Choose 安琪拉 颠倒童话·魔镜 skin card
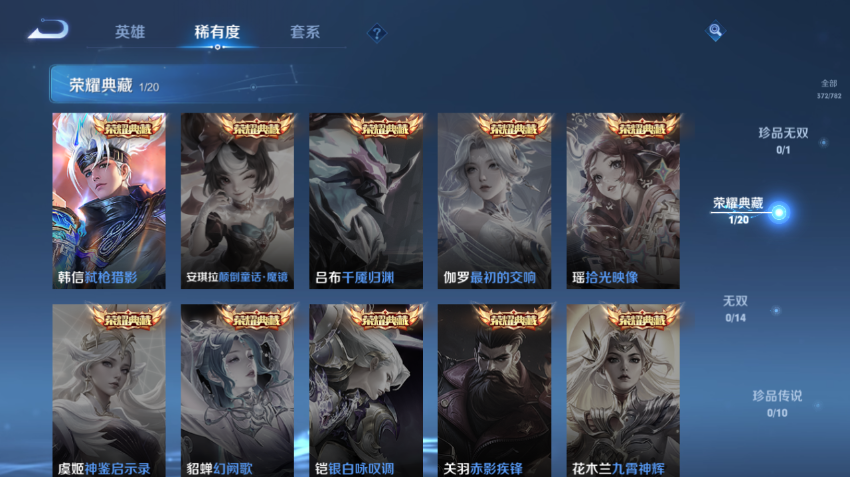The height and width of the screenshot is (477, 850). 237,201
